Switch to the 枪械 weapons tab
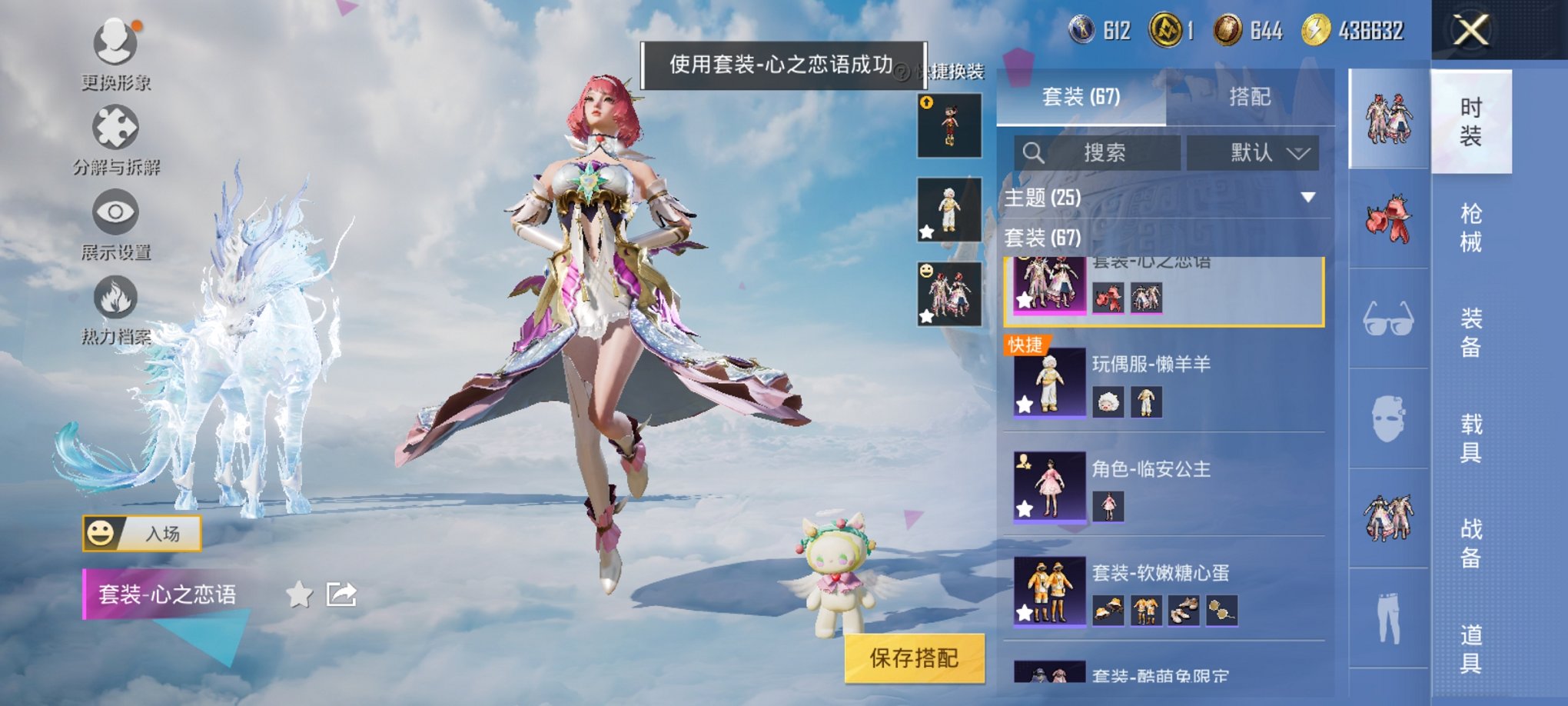The width and height of the screenshot is (1568, 706). pos(1471,227)
